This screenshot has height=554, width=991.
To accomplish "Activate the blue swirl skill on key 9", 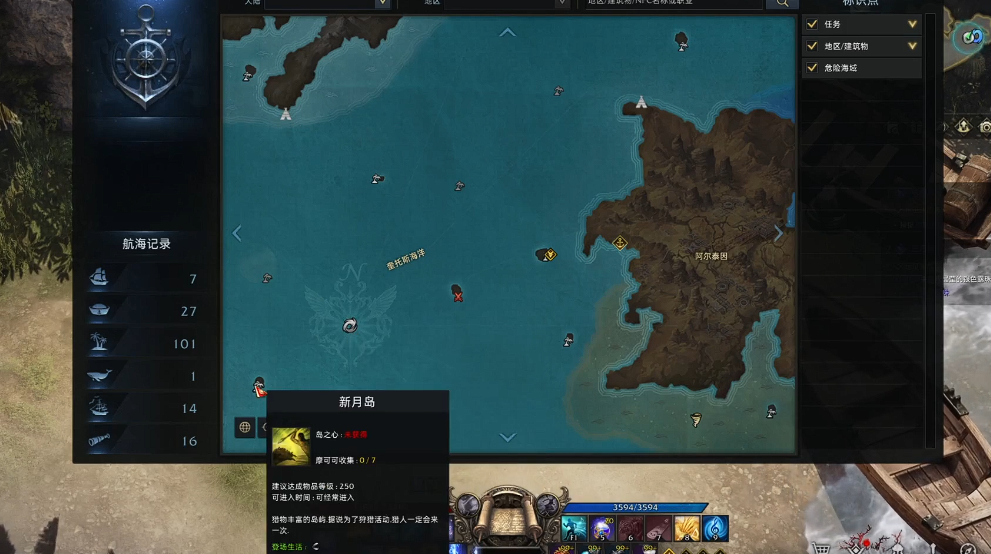I will [x=716, y=528].
